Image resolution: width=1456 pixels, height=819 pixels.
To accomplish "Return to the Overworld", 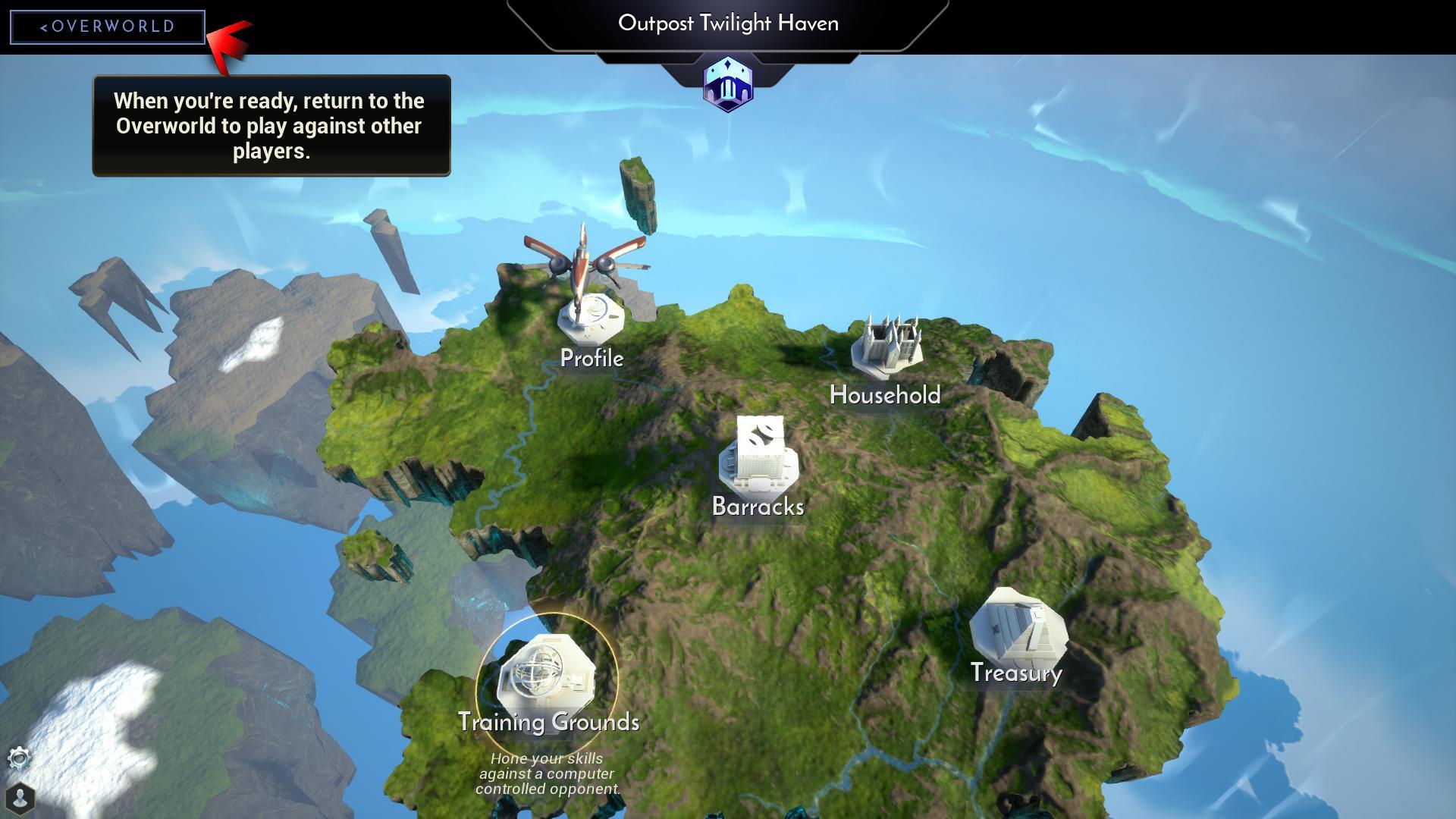I will coord(107,27).
